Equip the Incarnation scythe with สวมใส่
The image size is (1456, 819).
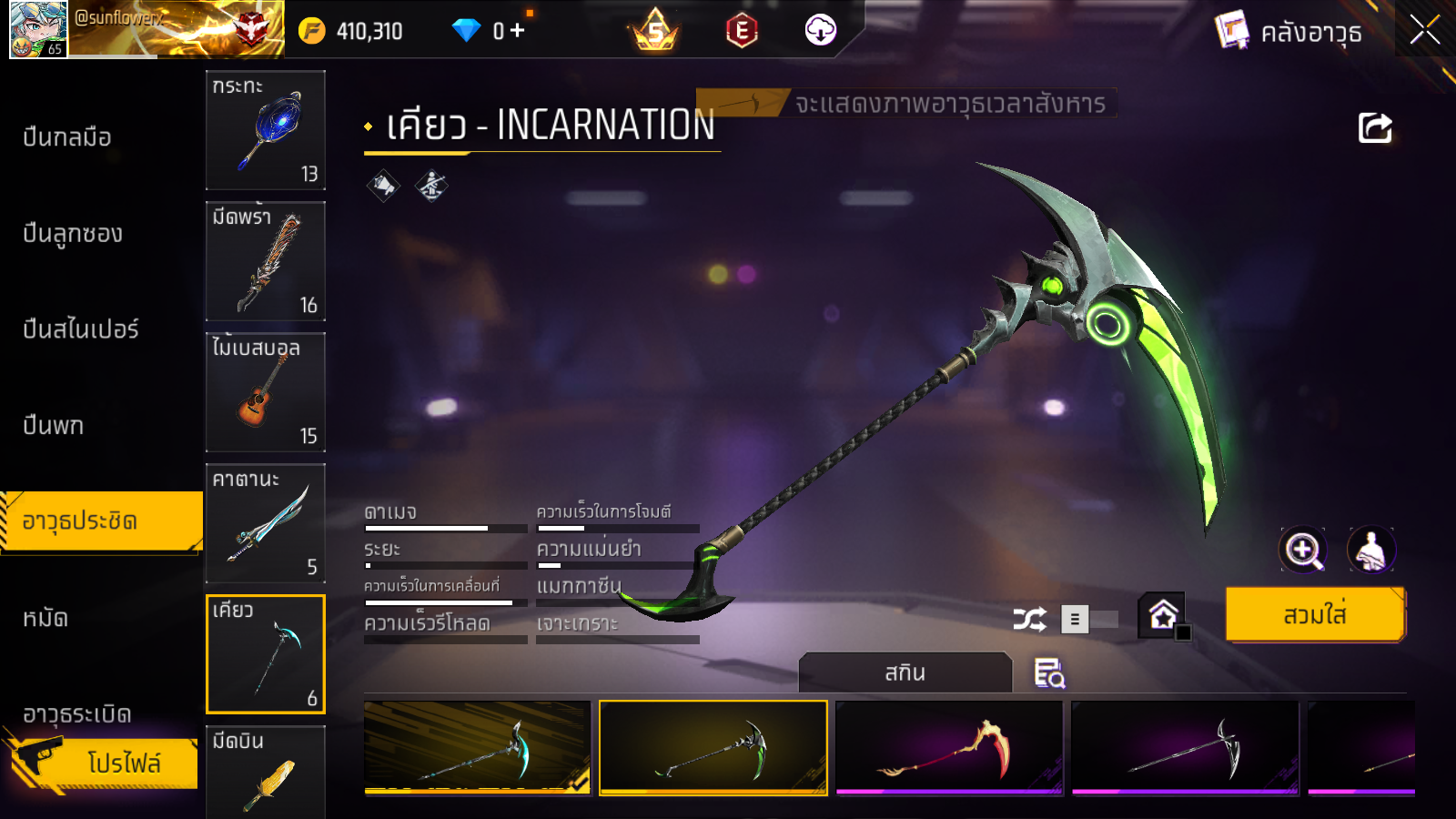1314,615
